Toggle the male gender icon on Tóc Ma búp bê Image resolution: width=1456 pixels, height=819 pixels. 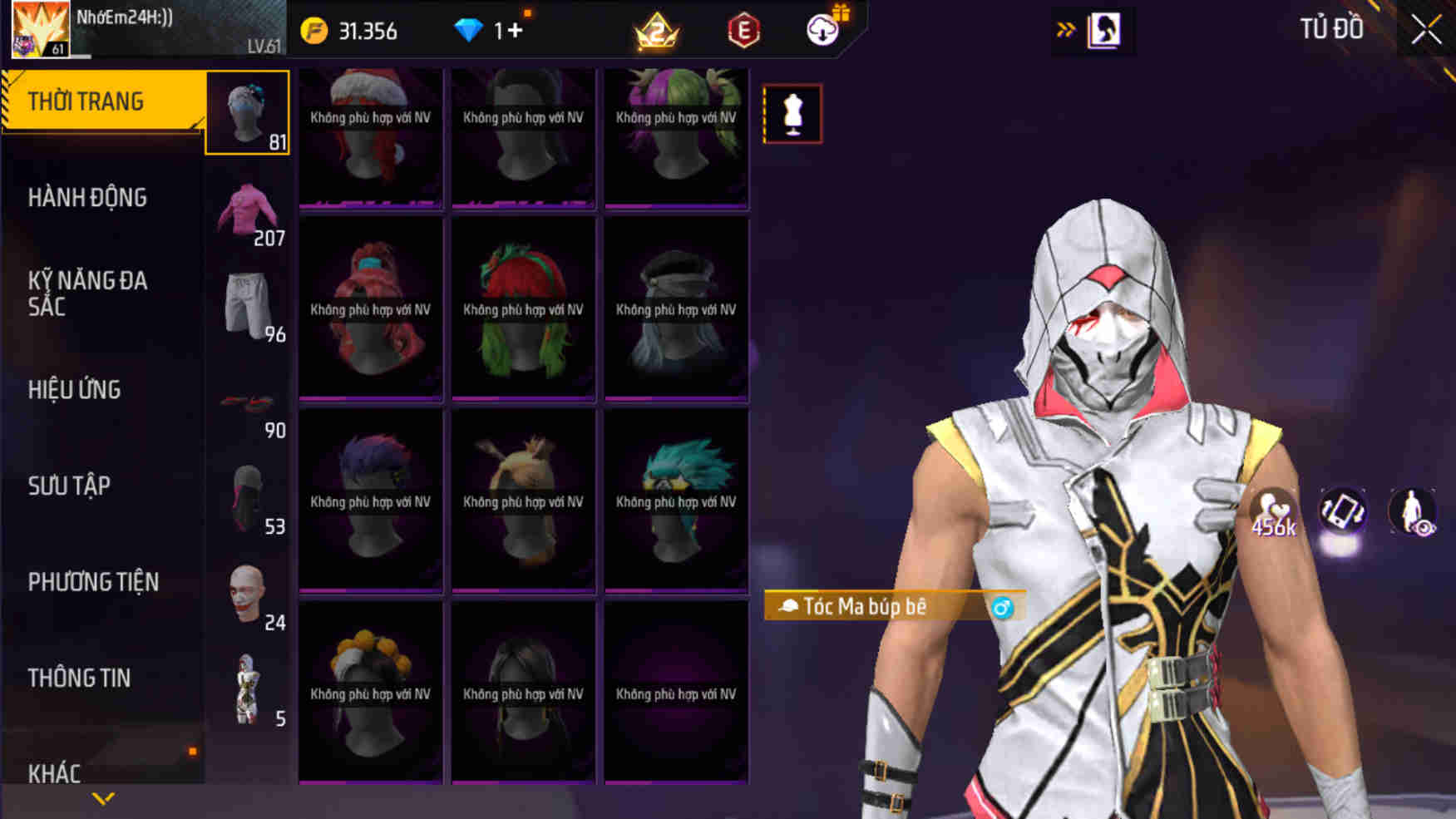1001,606
